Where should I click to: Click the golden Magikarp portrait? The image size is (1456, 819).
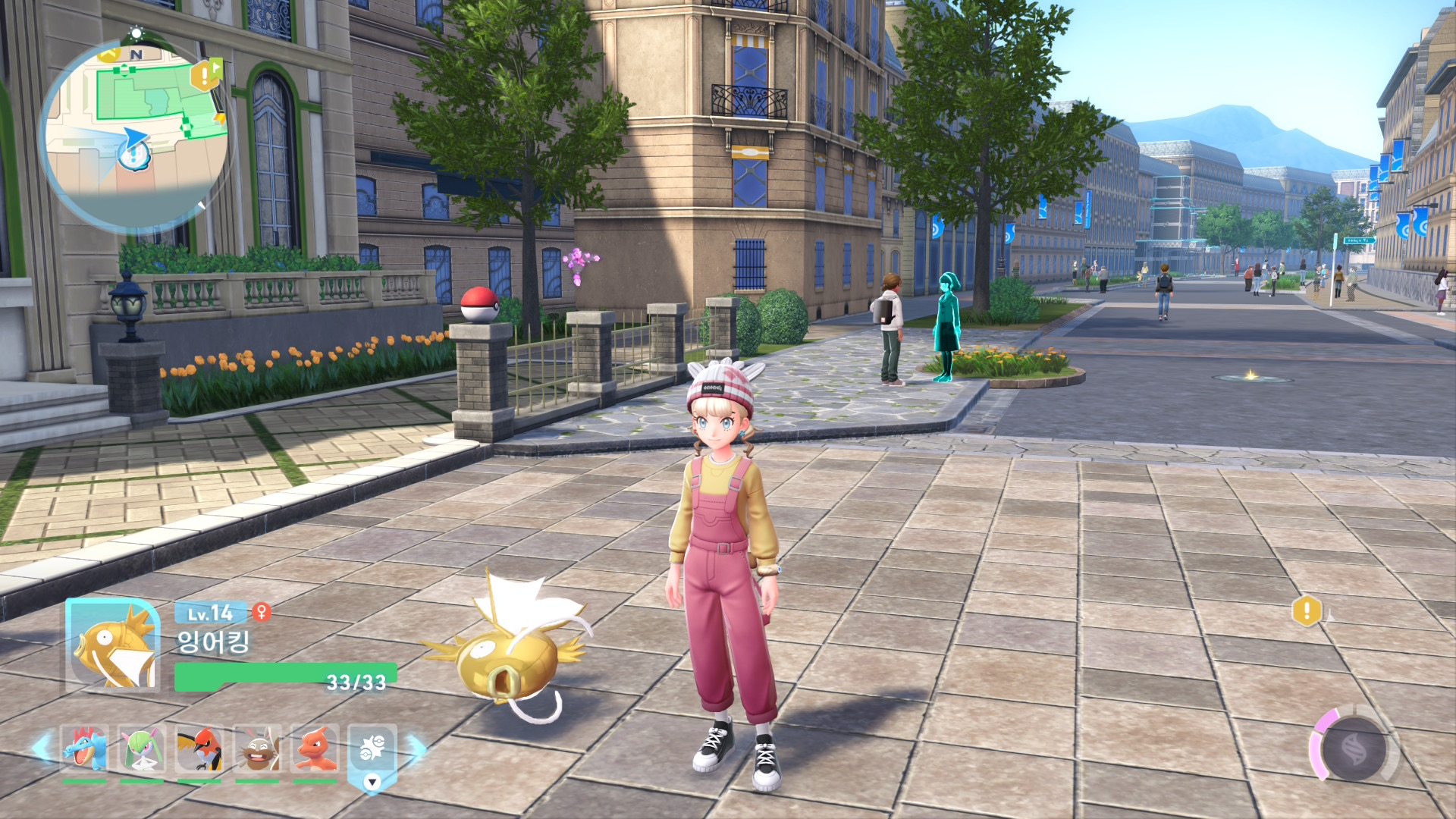click(x=114, y=645)
